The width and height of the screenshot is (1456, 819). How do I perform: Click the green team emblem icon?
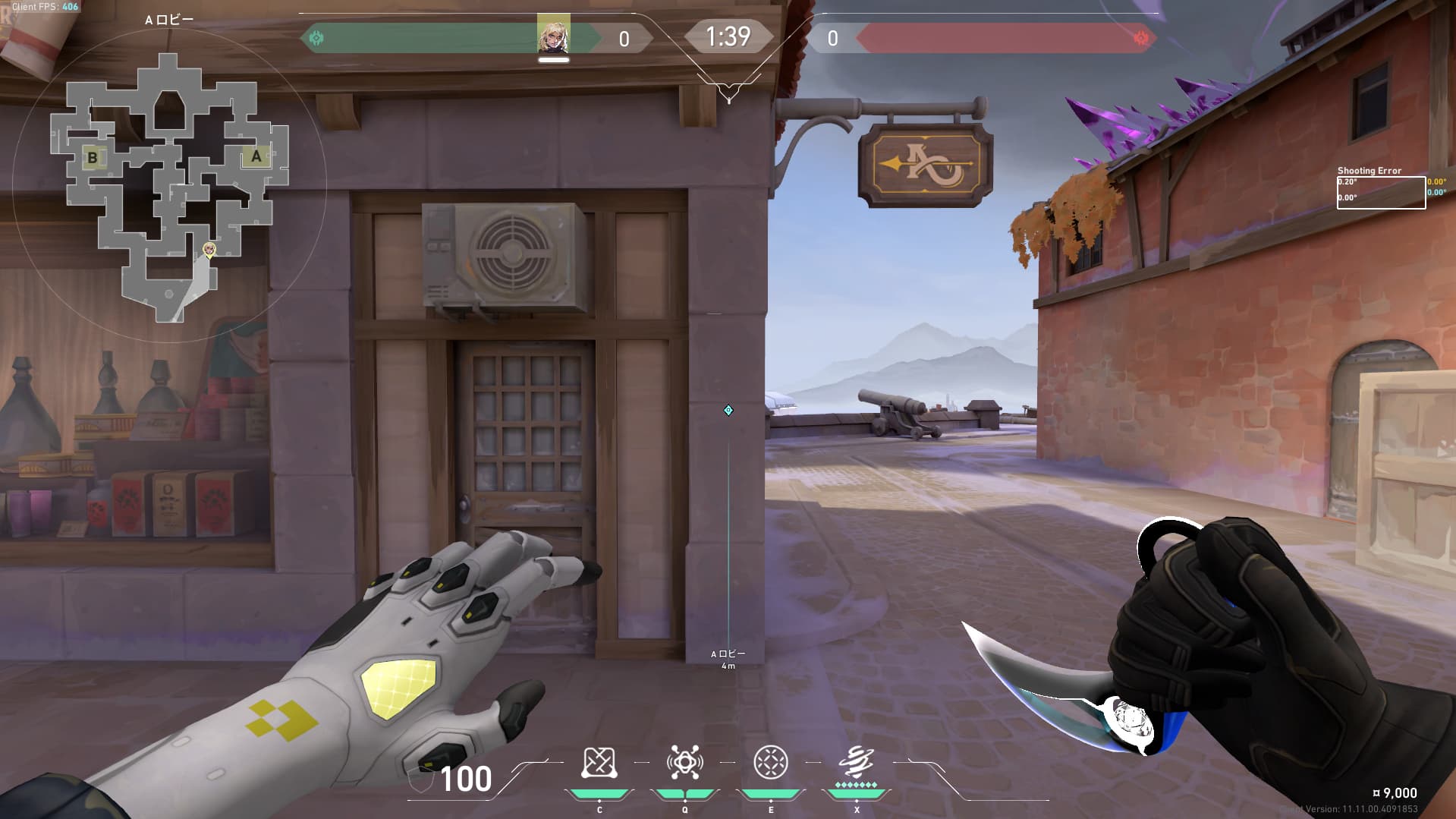point(316,38)
